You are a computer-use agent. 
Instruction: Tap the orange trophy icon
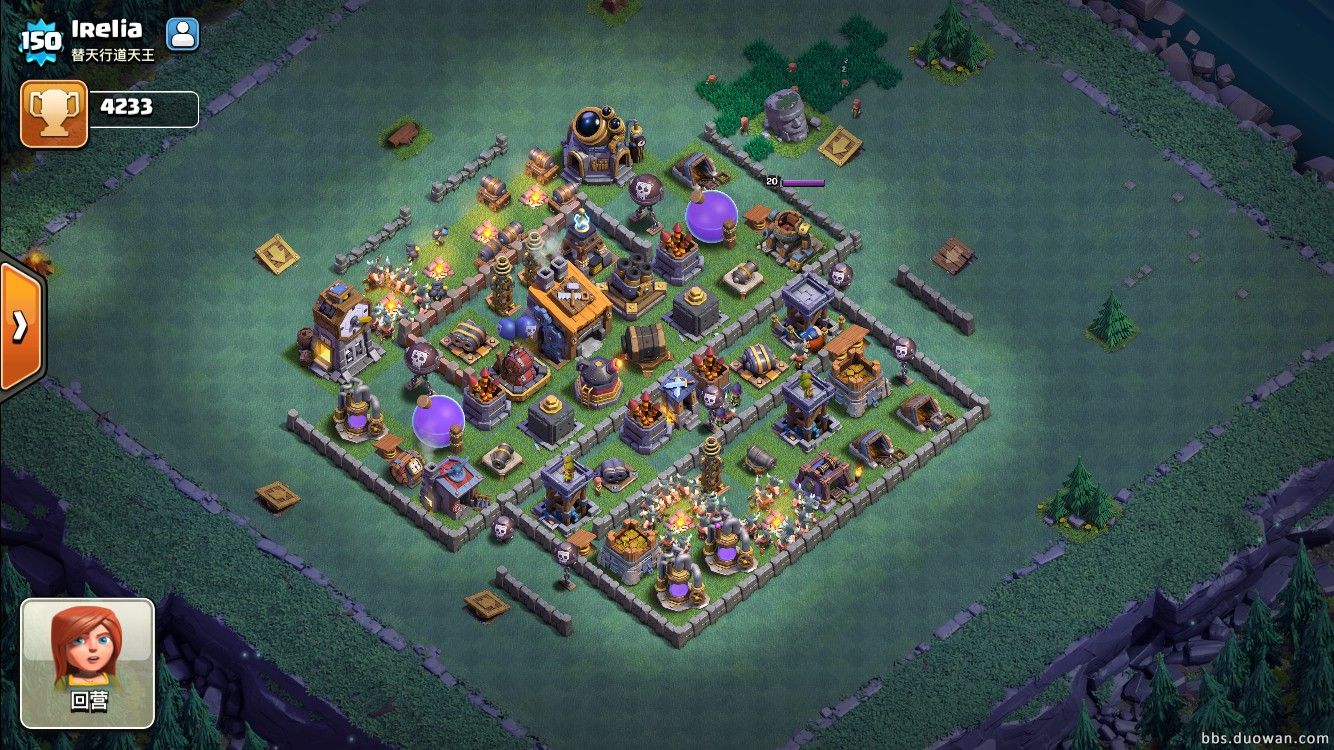54,113
